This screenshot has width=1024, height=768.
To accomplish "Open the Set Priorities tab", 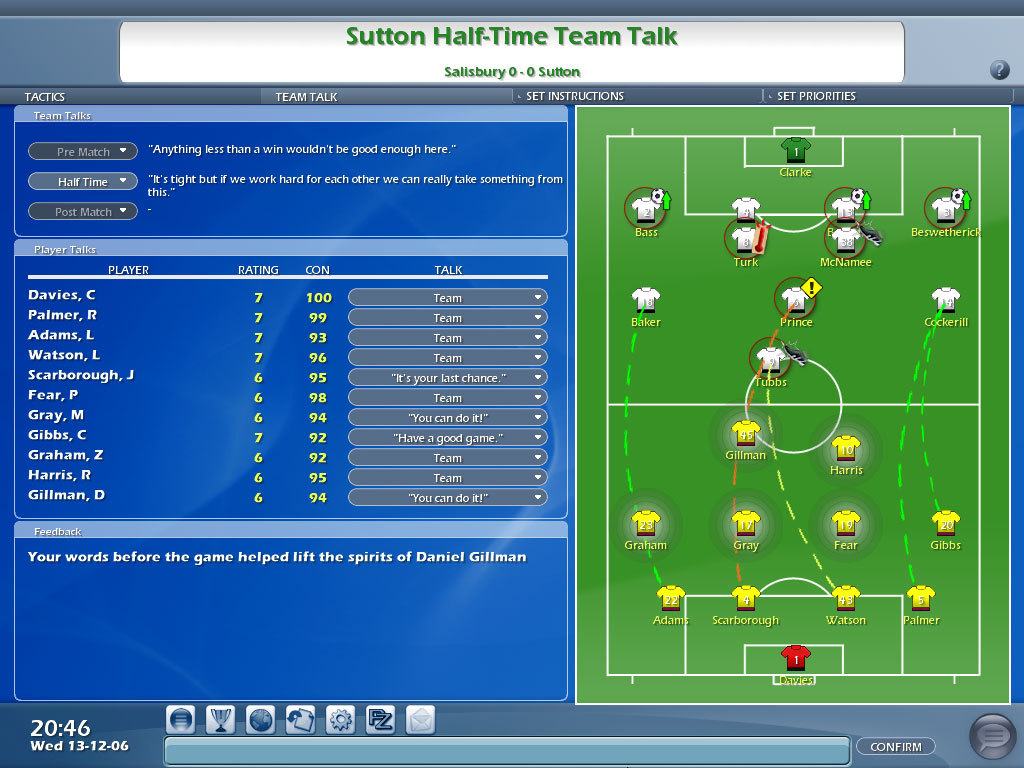I will coord(816,96).
